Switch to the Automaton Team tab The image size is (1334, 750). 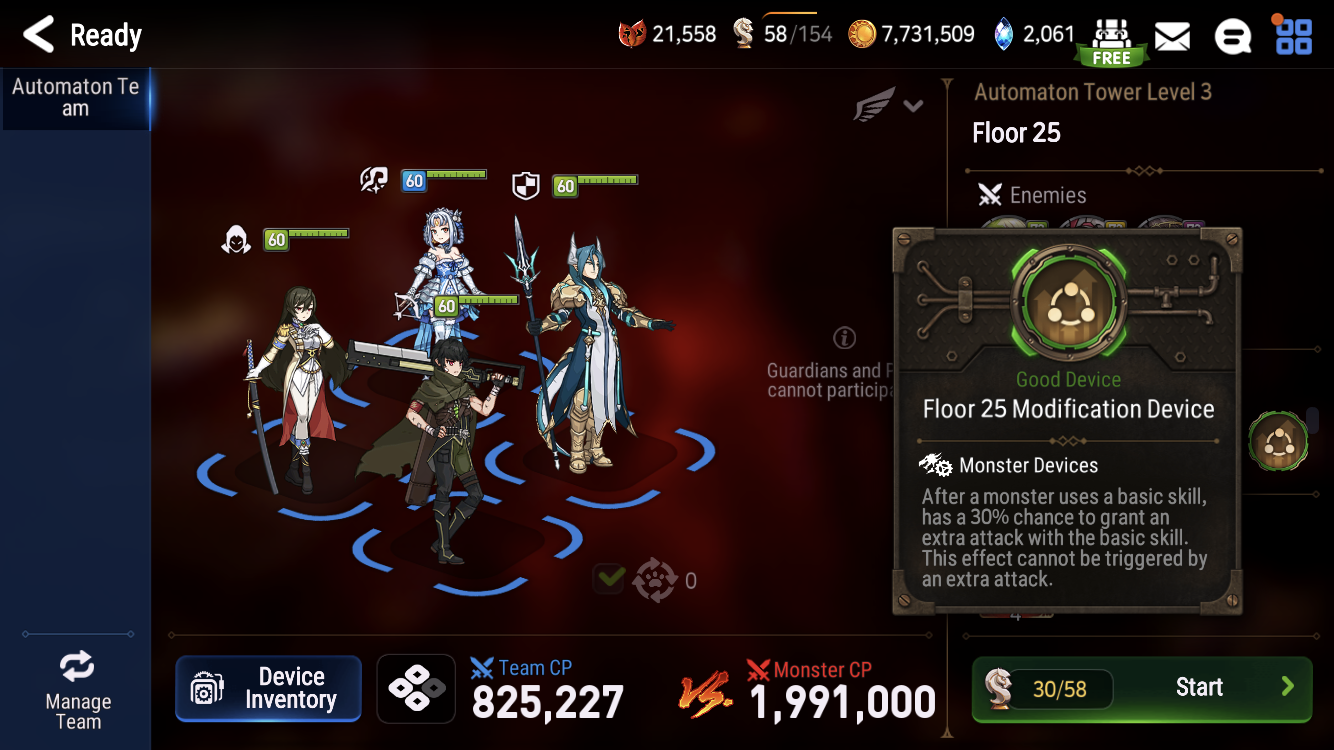pyautogui.click(x=75, y=97)
